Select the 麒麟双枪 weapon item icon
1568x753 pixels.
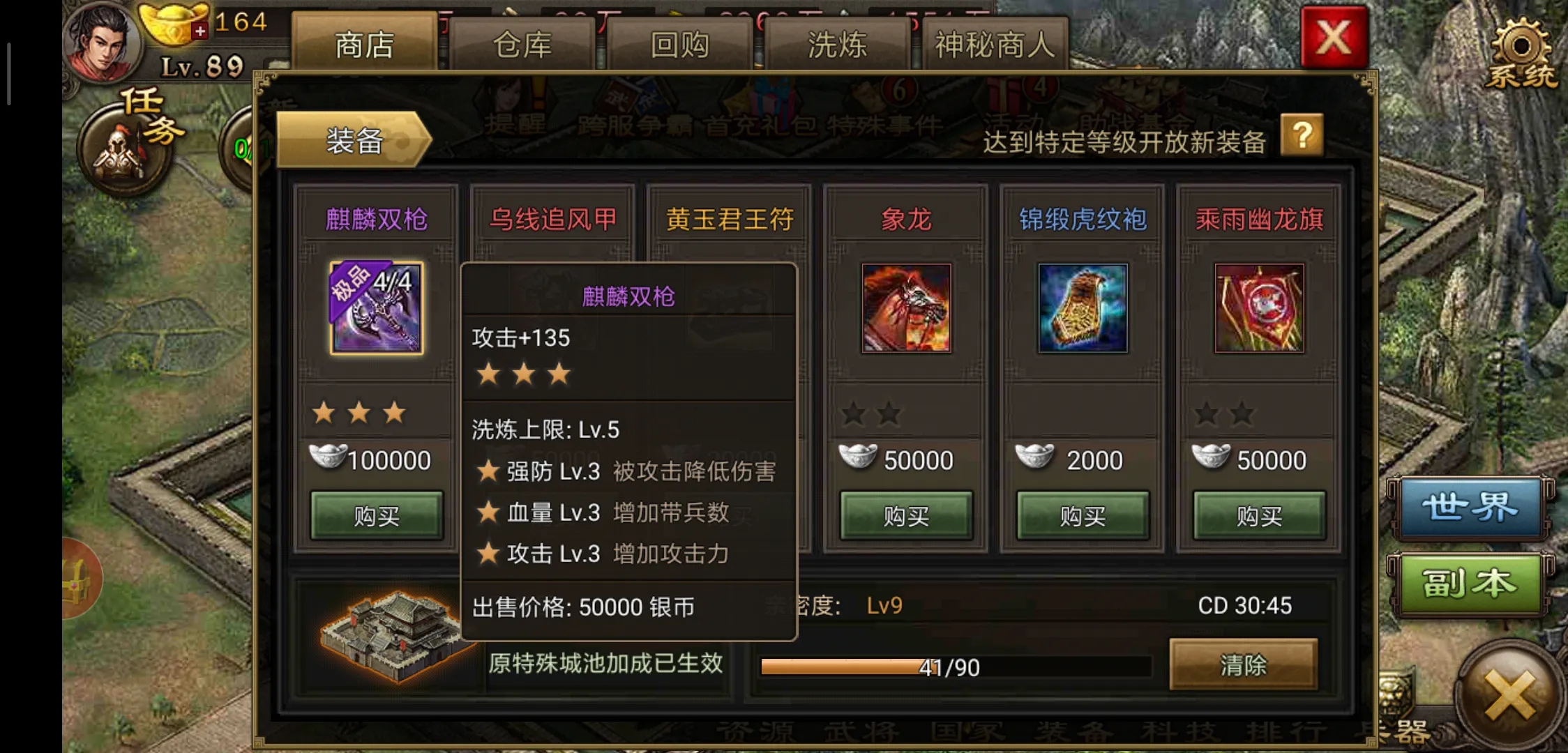click(x=375, y=309)
